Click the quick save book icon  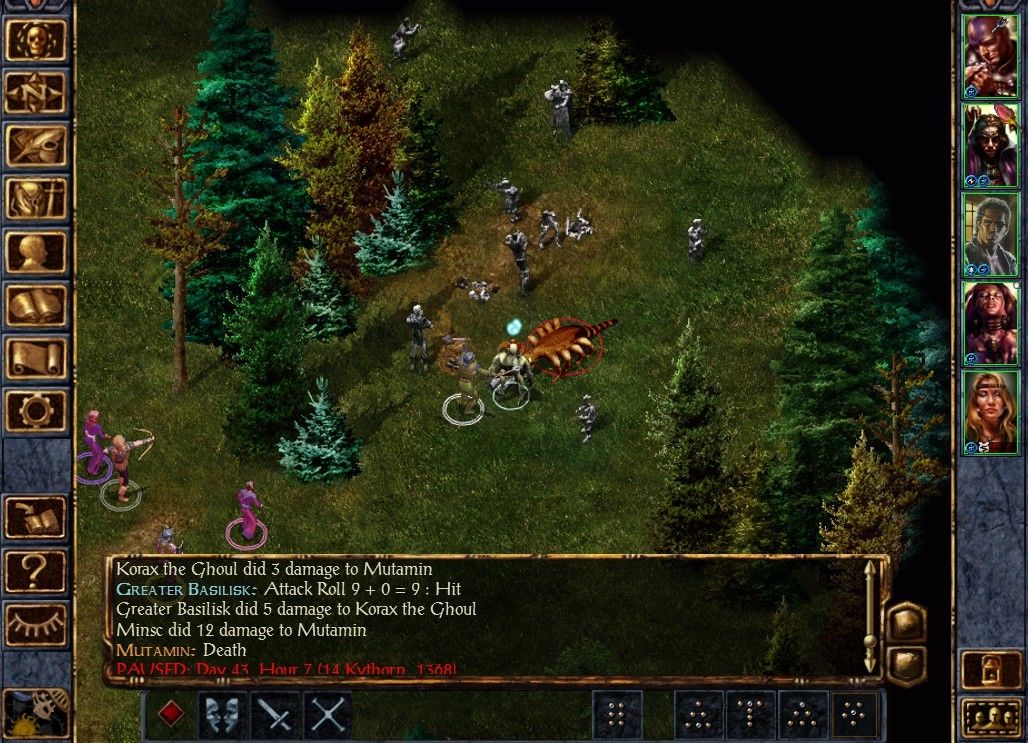(36, 517)
